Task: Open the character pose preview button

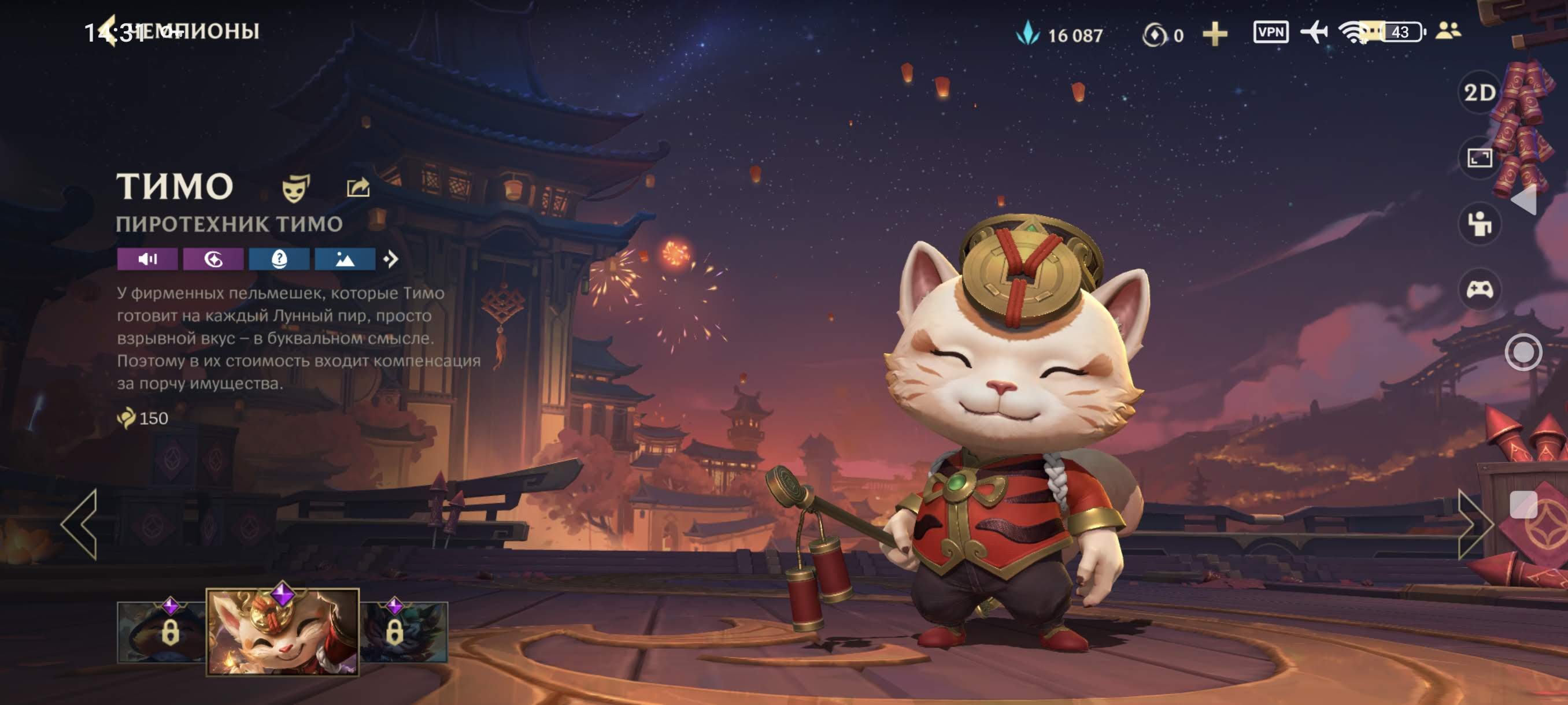Action: coord(1479,224)
